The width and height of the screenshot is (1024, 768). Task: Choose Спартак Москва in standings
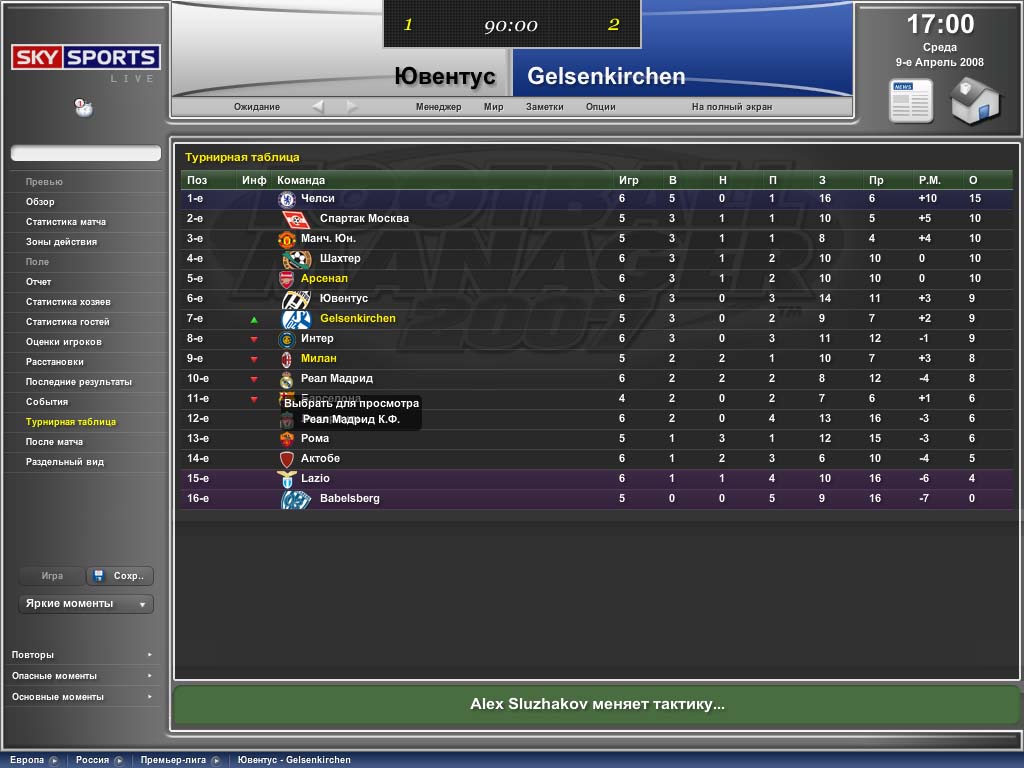(x=364, y=219)
